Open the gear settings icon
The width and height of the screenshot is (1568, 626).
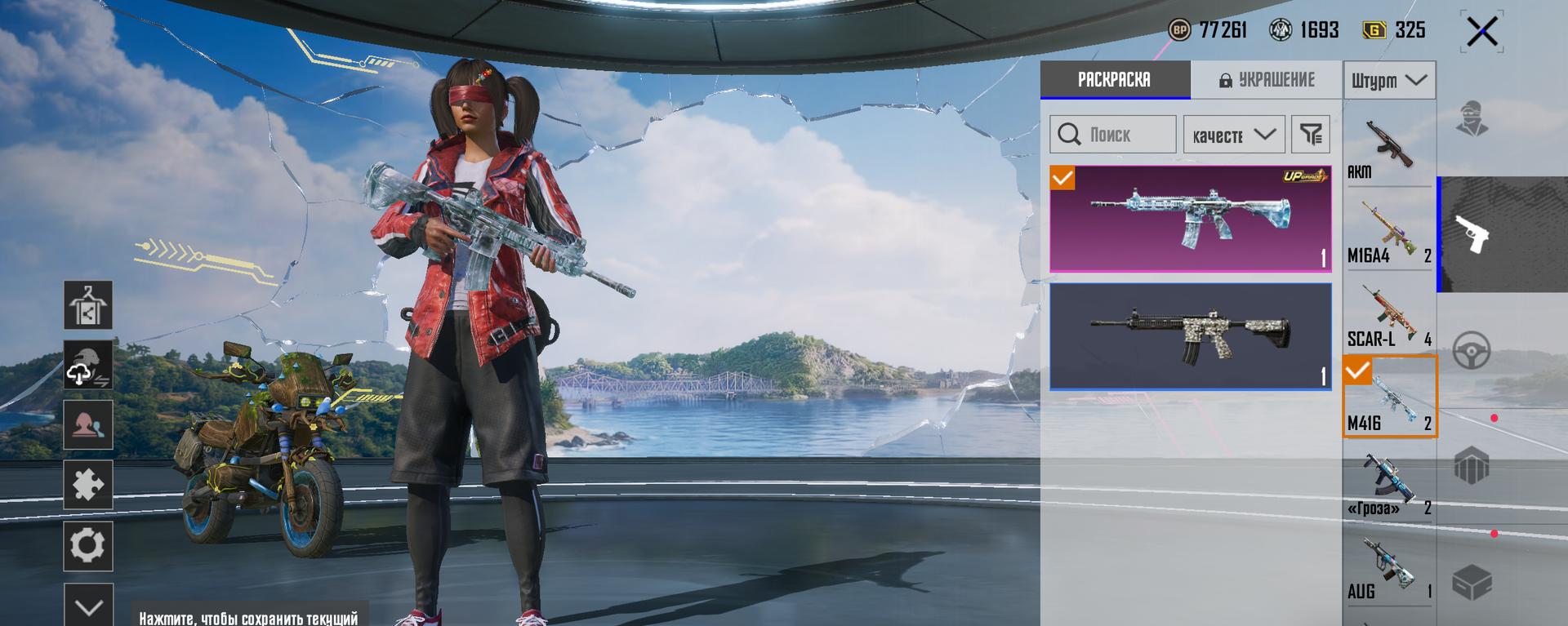click(x=88, y=546)
